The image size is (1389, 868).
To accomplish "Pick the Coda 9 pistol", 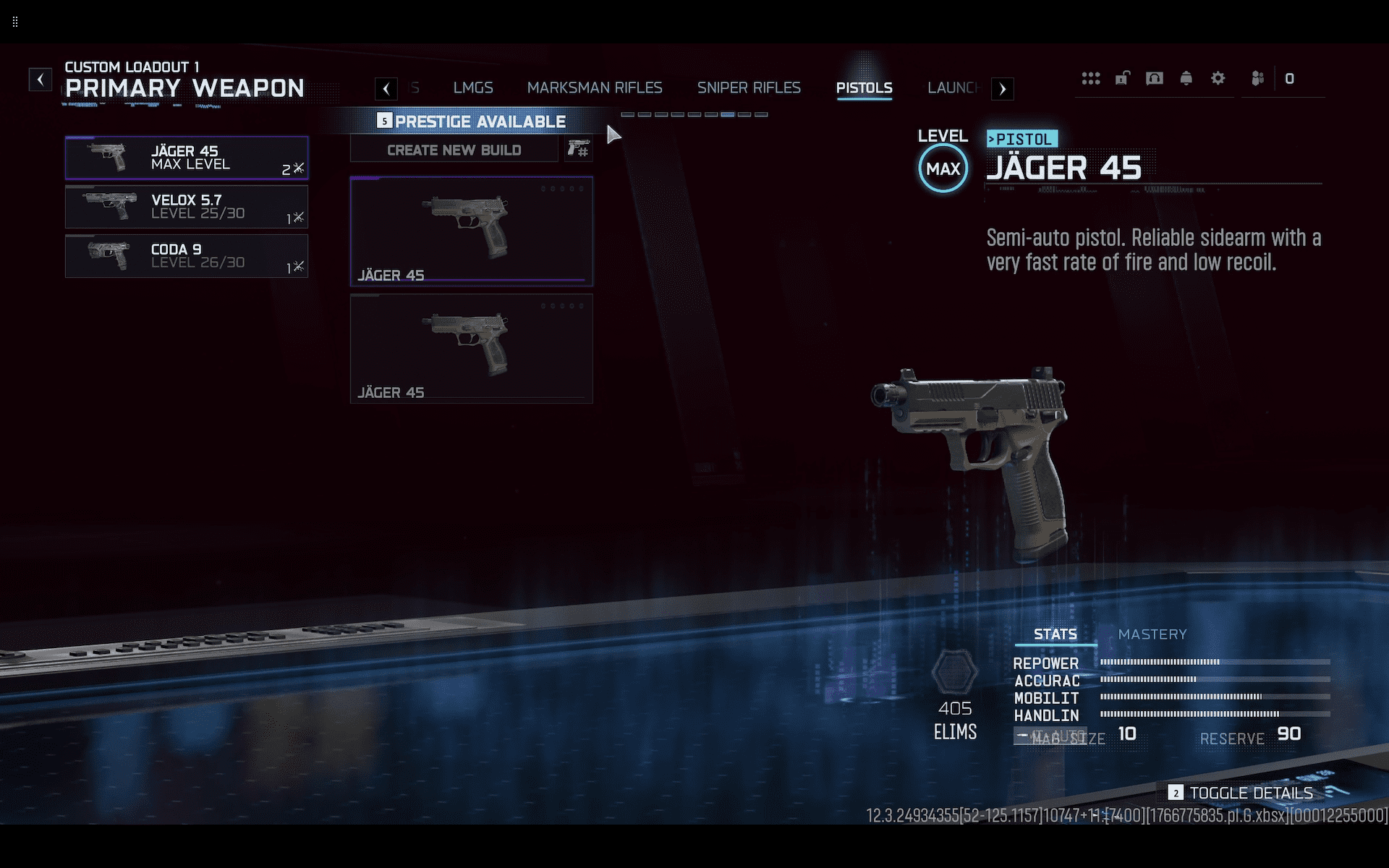I will pos(187,256).
